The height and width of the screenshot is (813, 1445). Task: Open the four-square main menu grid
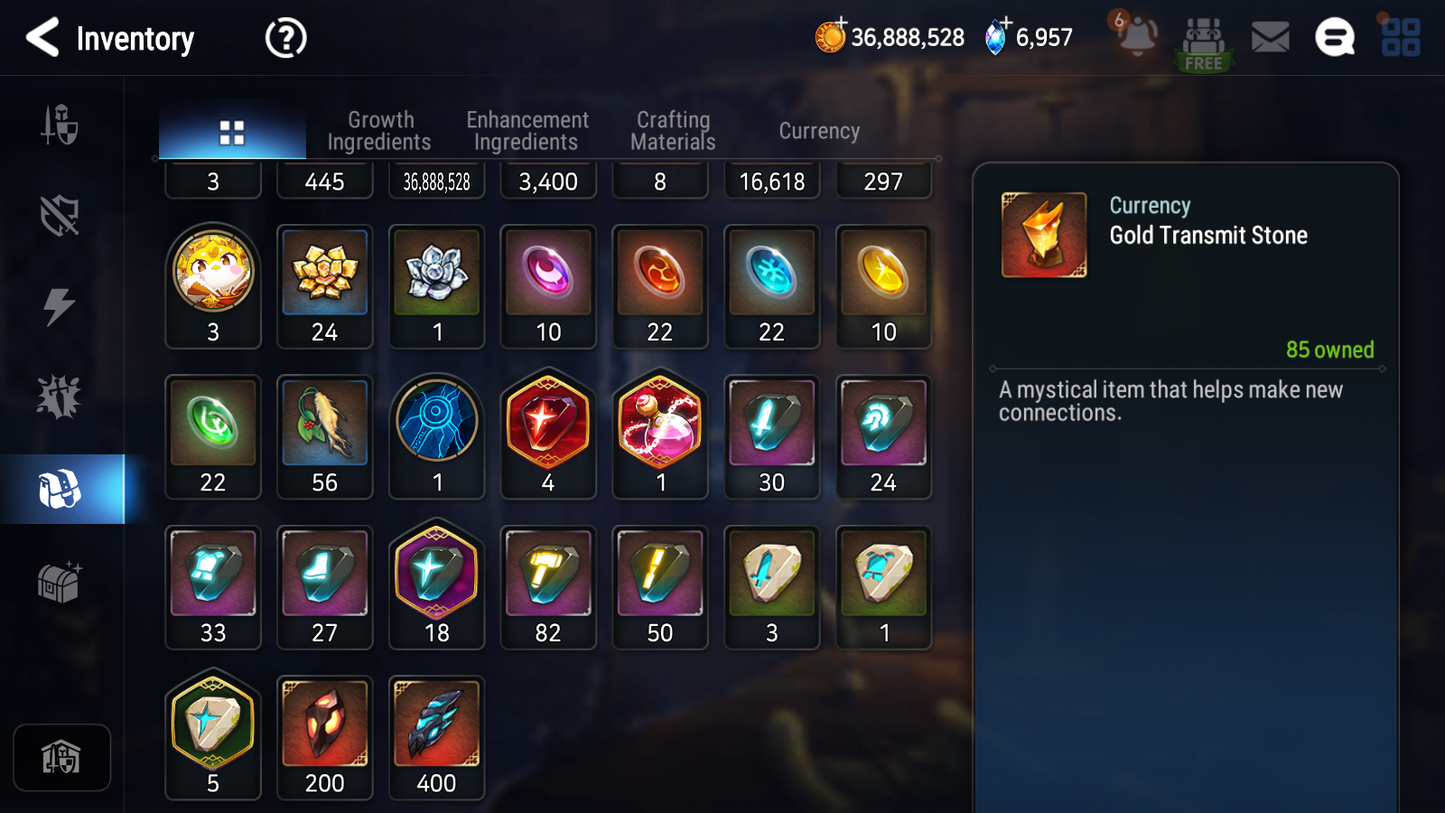1400,38
